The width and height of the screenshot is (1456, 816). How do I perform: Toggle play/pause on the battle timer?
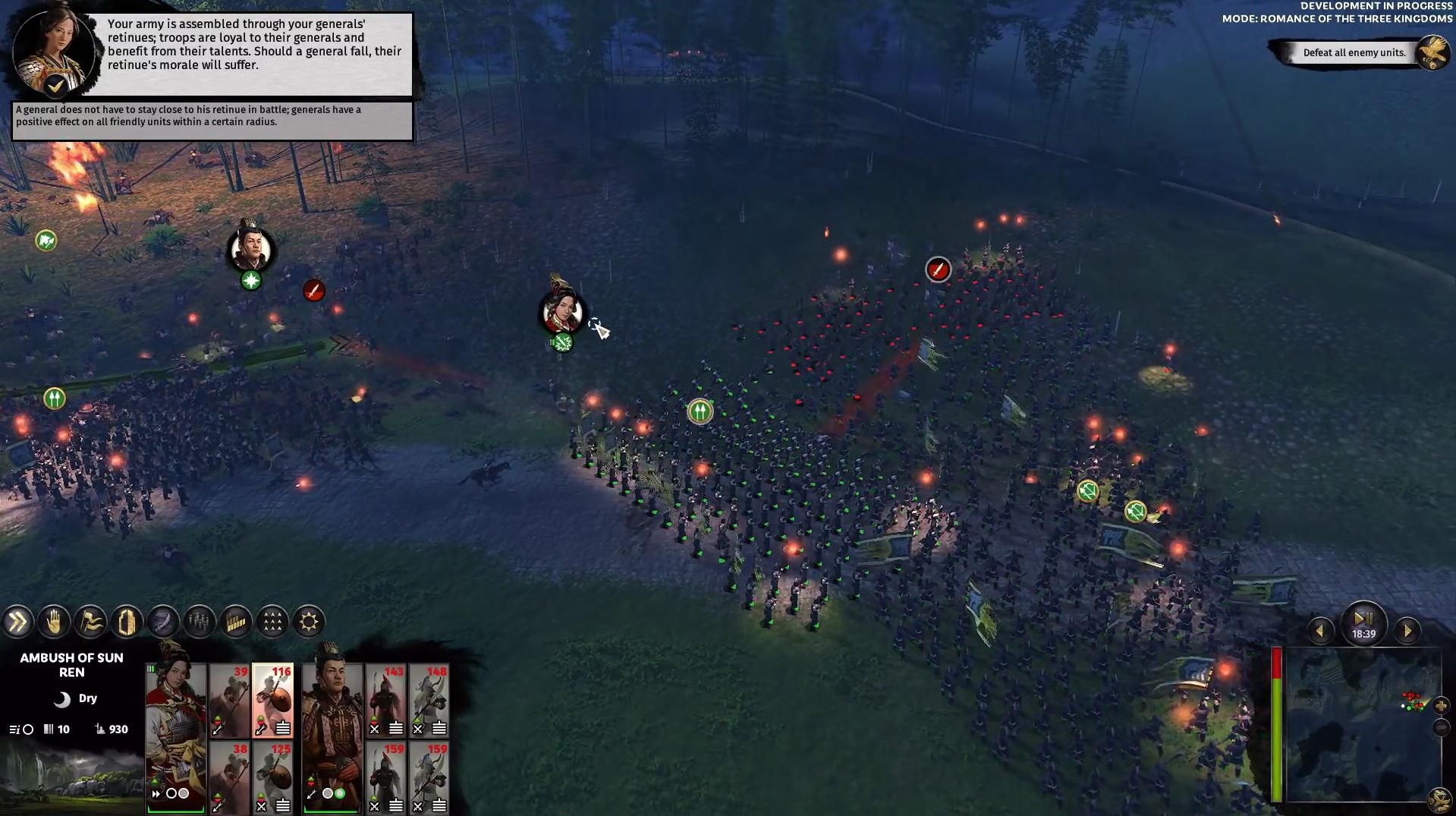tap(1363, 619)
